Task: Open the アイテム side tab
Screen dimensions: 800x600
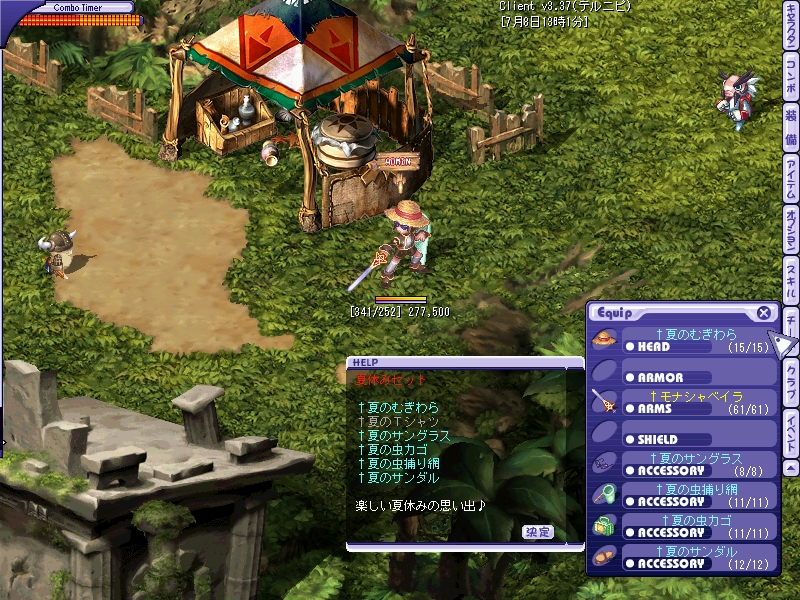Action: 790,178
